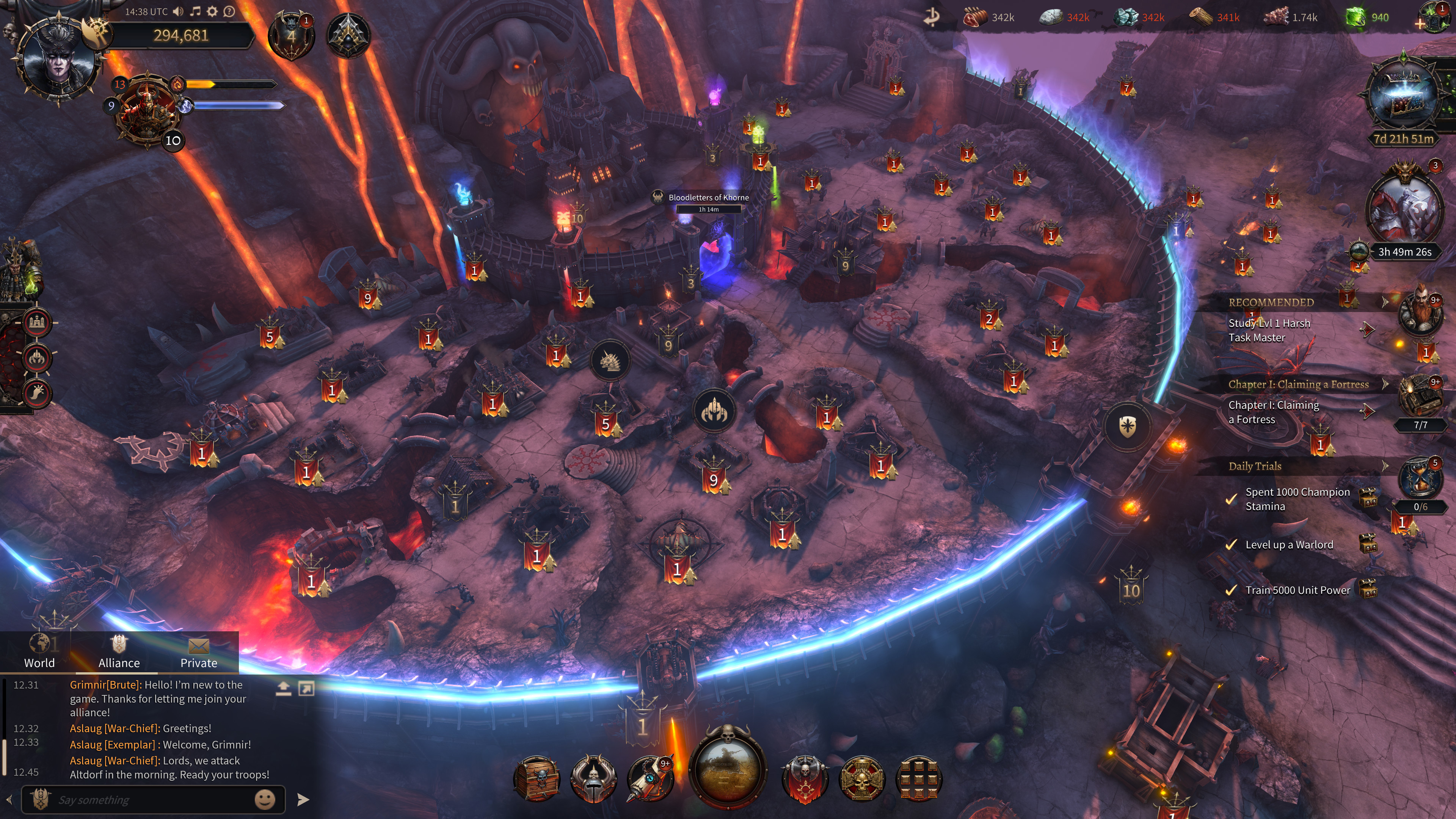The height and width of the screenshot is (819, 1456).
Task: Switch to the World chat tab
Action: [x=39, y=652]
